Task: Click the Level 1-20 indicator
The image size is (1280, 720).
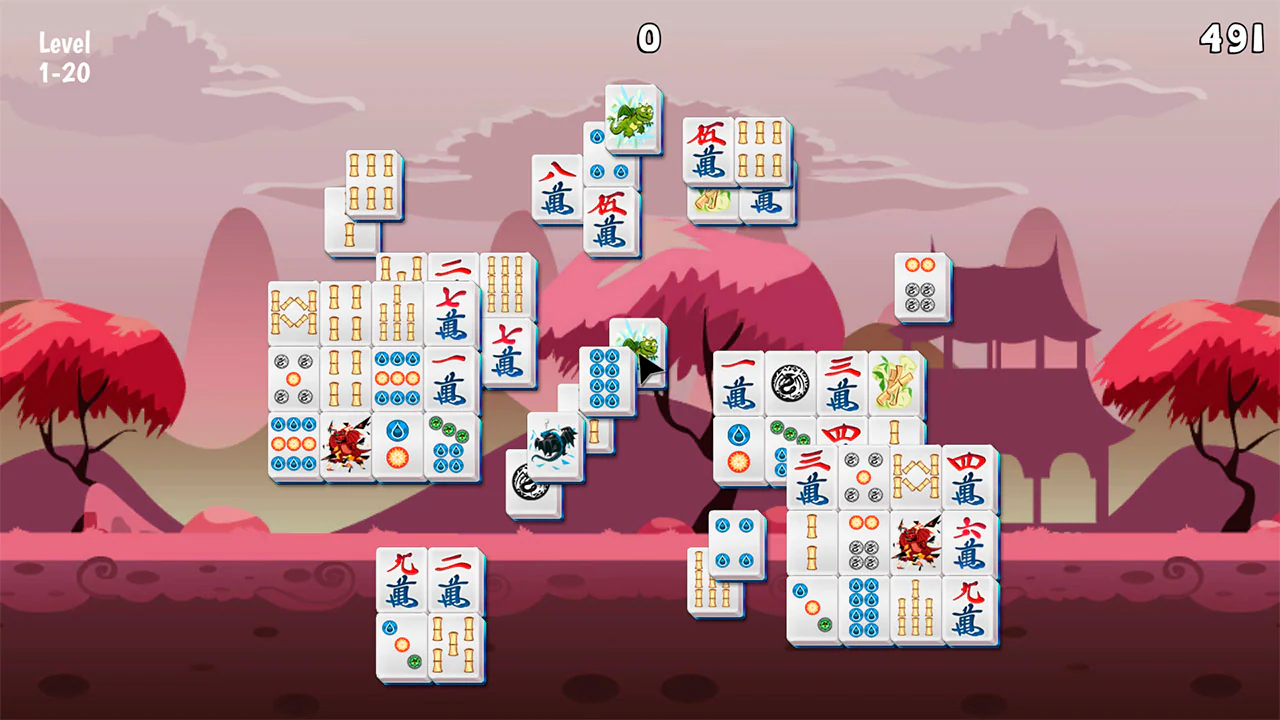Action: tap(64, 55)
